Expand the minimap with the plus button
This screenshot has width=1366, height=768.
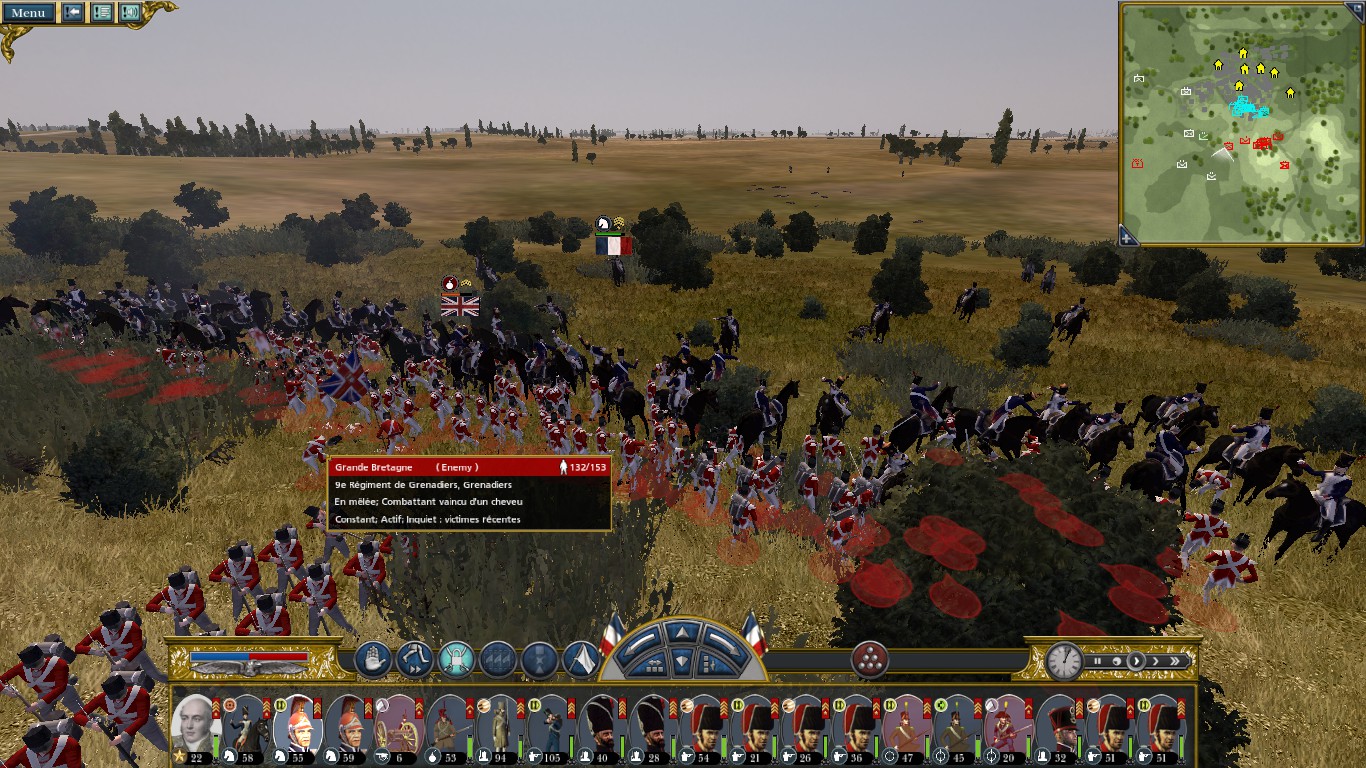point(1127,237)
